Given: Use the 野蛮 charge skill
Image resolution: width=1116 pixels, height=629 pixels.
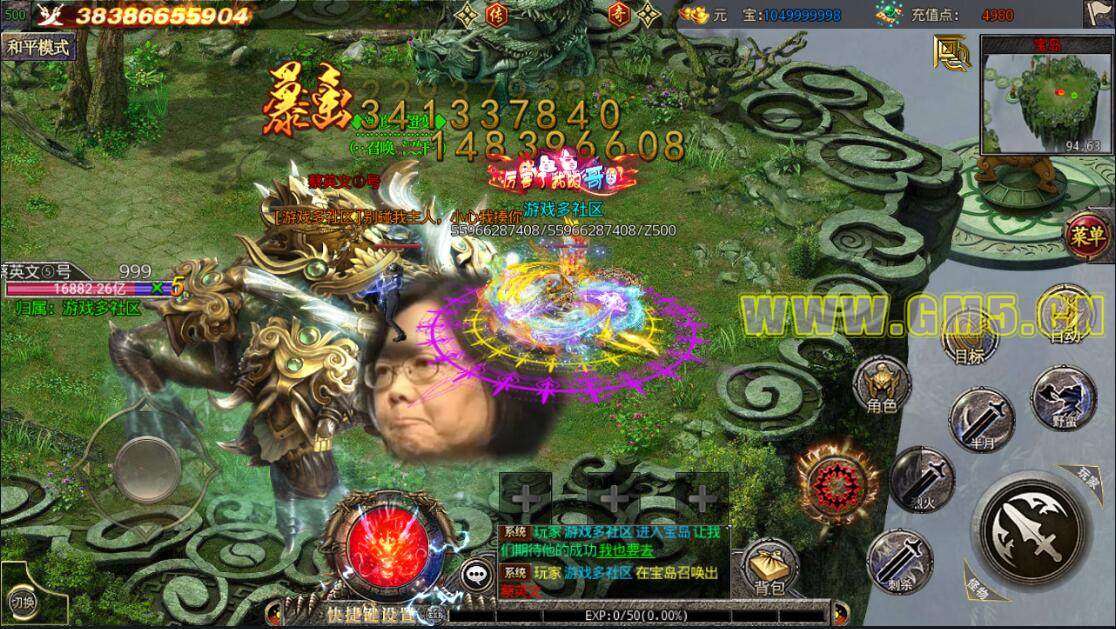Looking at the screenshot, I should coord(1063,397).
